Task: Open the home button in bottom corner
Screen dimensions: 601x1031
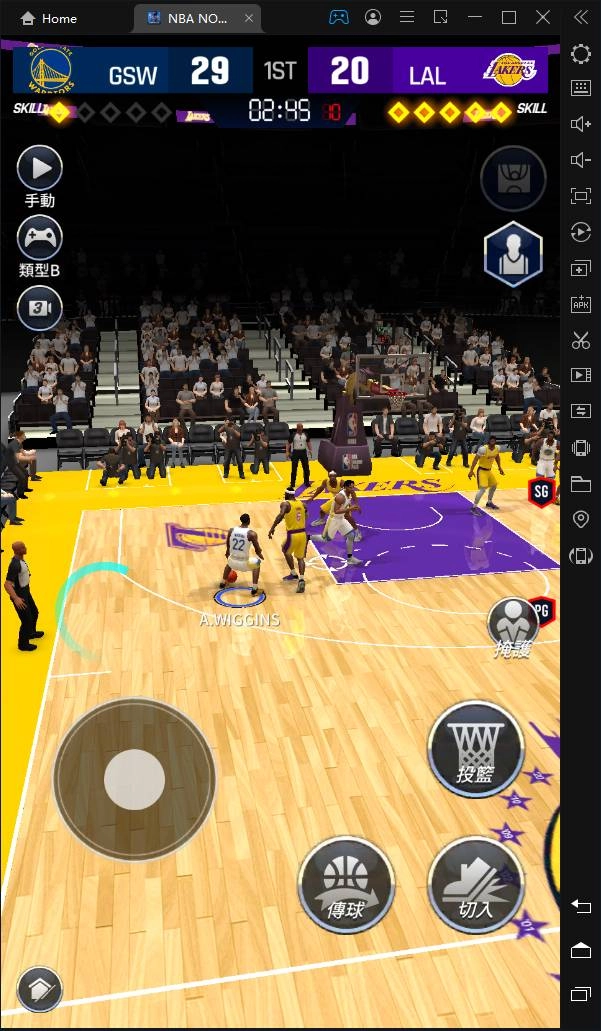Action: coord(40,990)
